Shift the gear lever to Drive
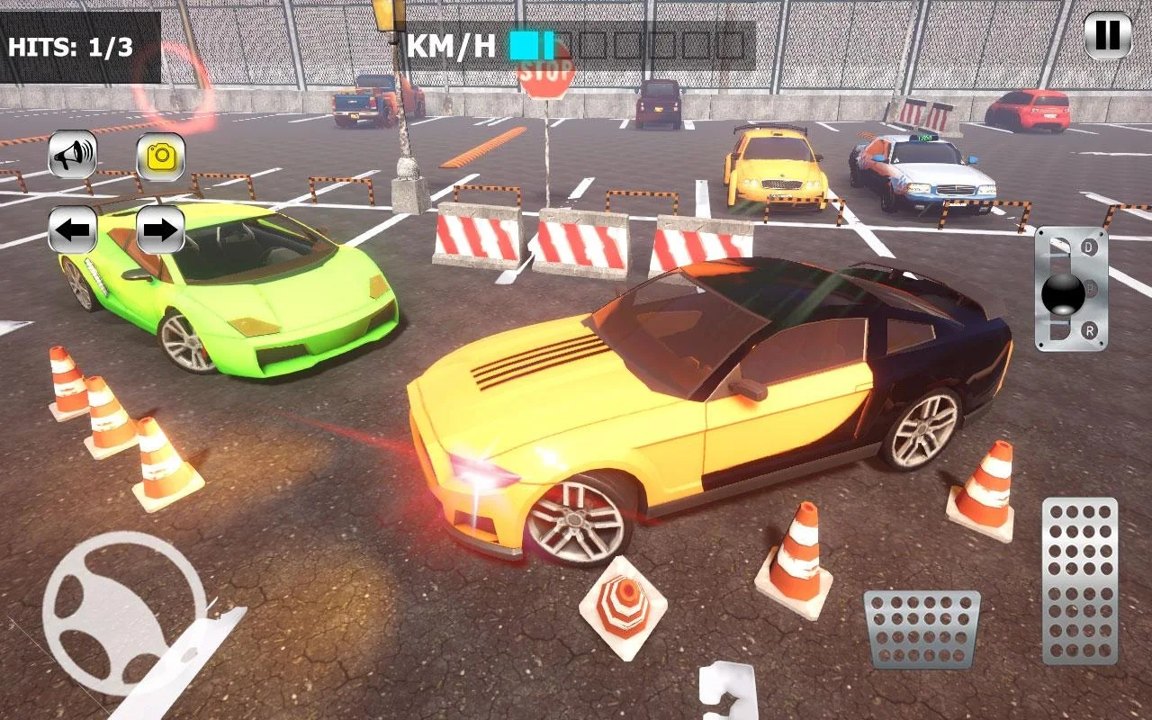Viewport: 1152px width, 720px height. coord(1089,246)
